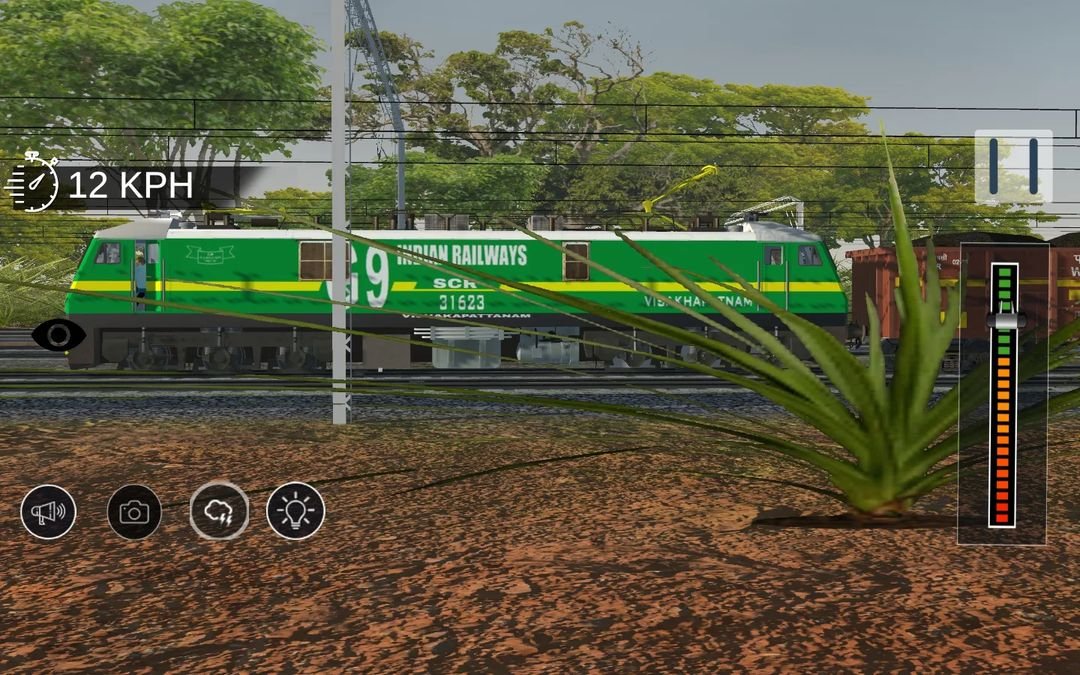Toggle the storm weather cloud button
Viewport: 1080px width, 675px height.
click(x=219, y=512)
